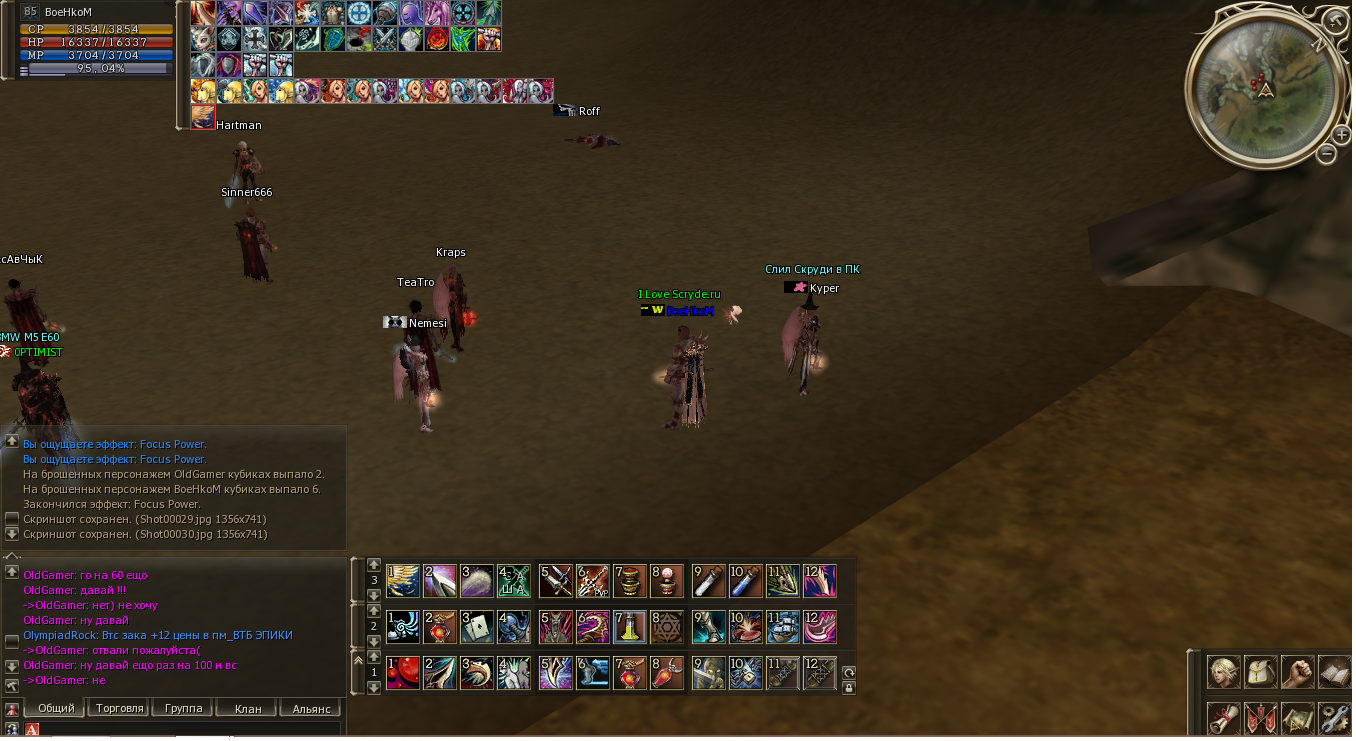The width and height of the screenshot is (1356, 741).
Task: Click the up arrow beside shortcut bar 3
Action: [373, 565]
